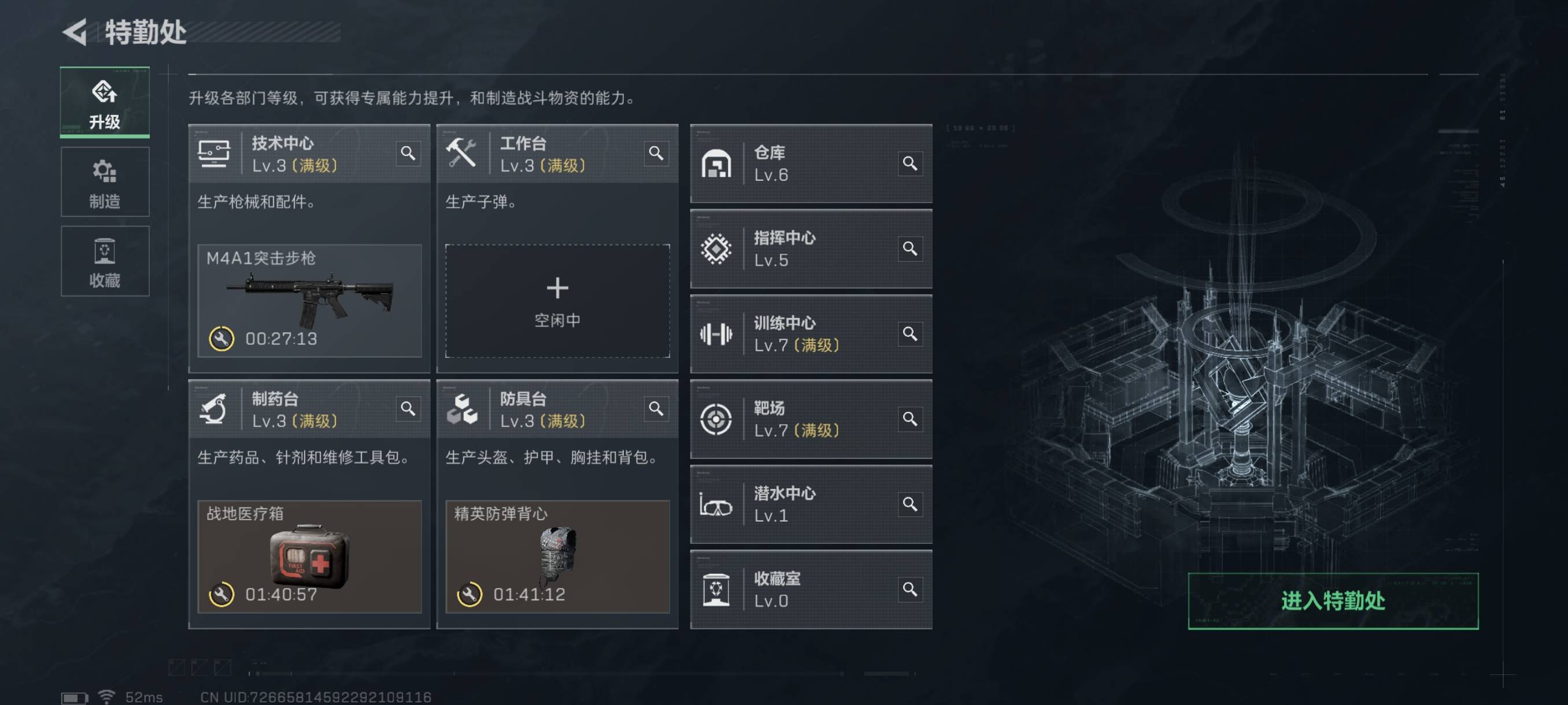Go back using the arrow beside 特勤处

(76, 32)
